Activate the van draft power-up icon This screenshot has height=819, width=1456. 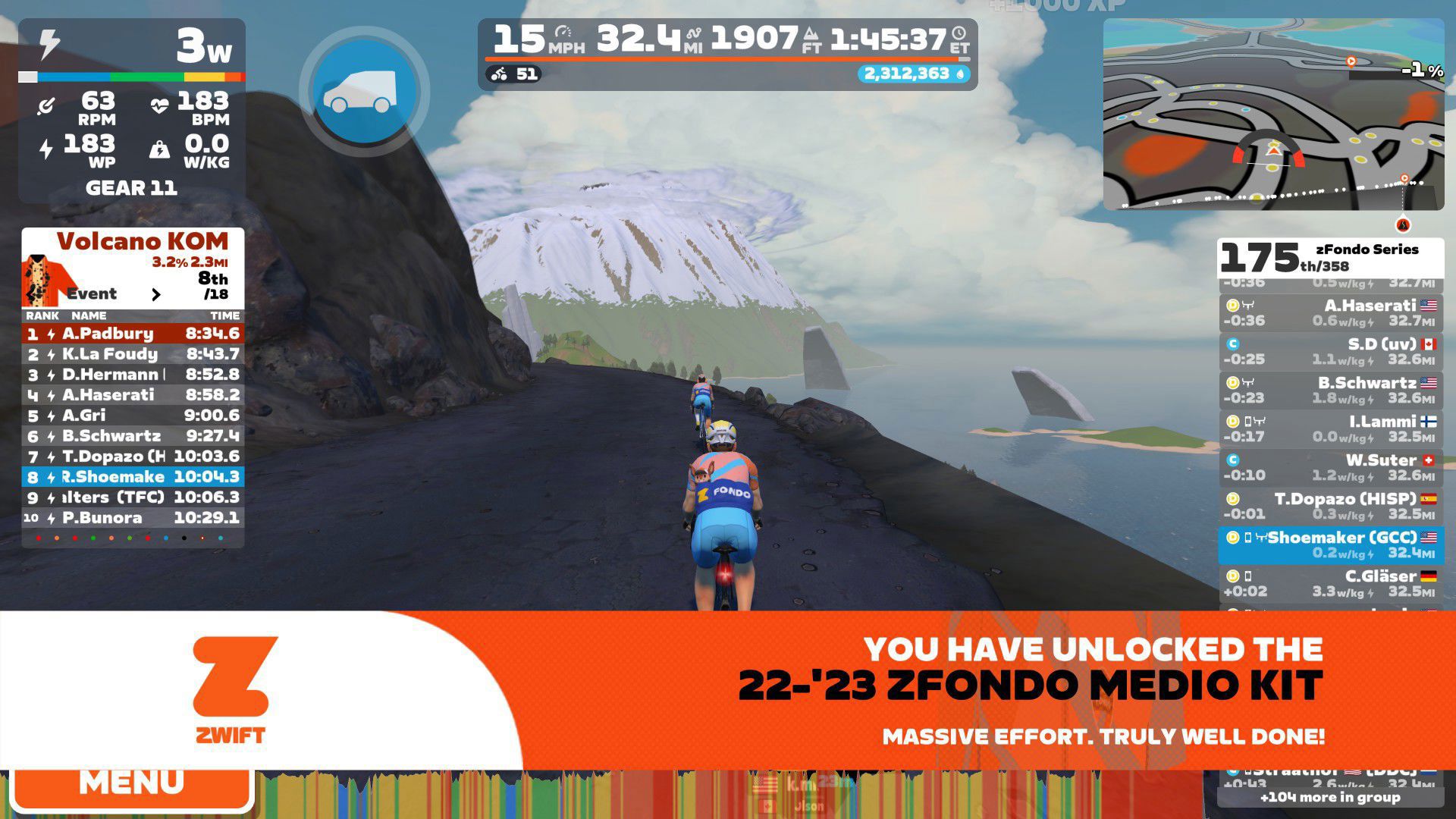tap(364, 92)
